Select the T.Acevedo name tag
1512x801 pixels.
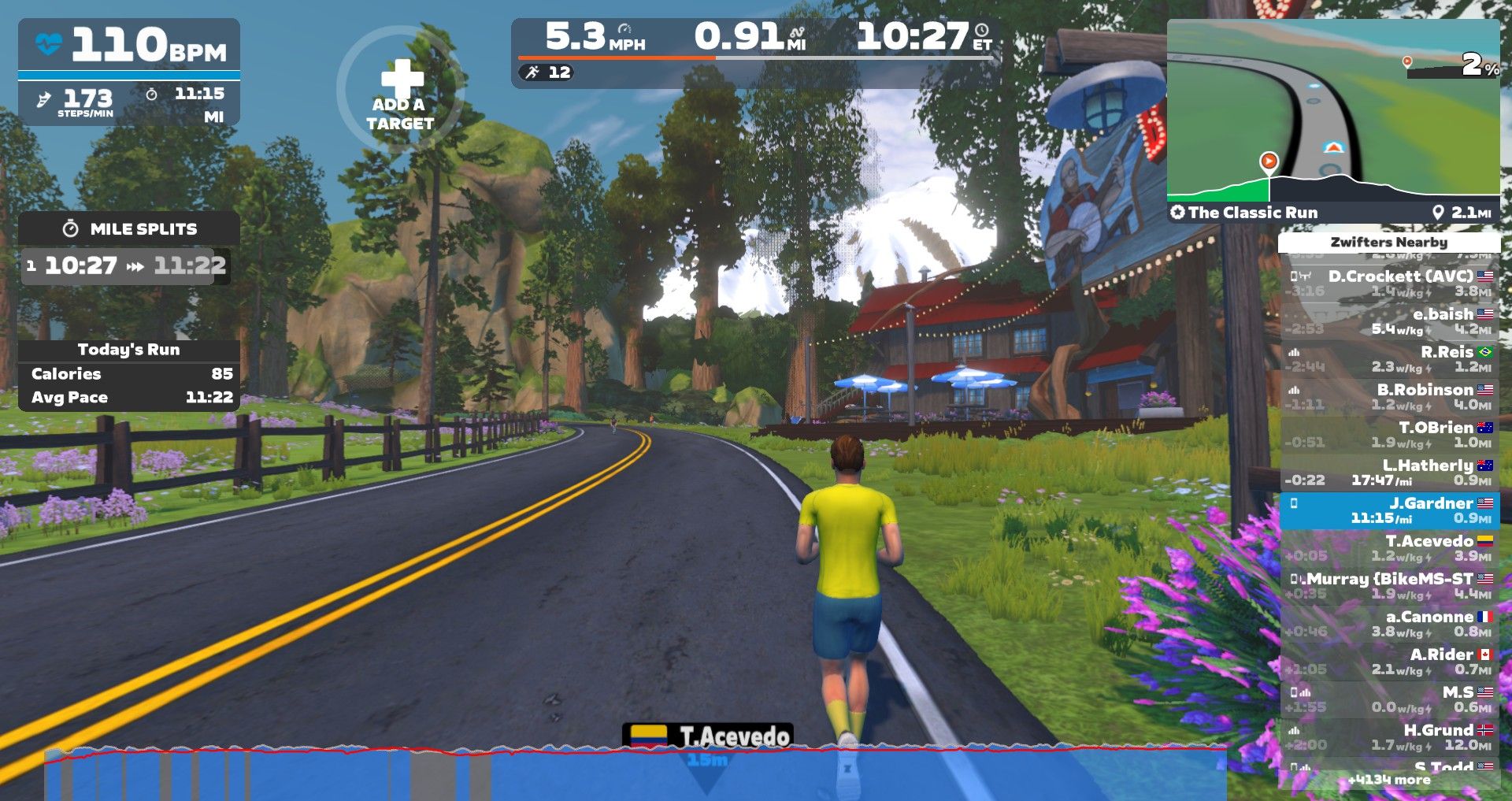tap(708, 736)
